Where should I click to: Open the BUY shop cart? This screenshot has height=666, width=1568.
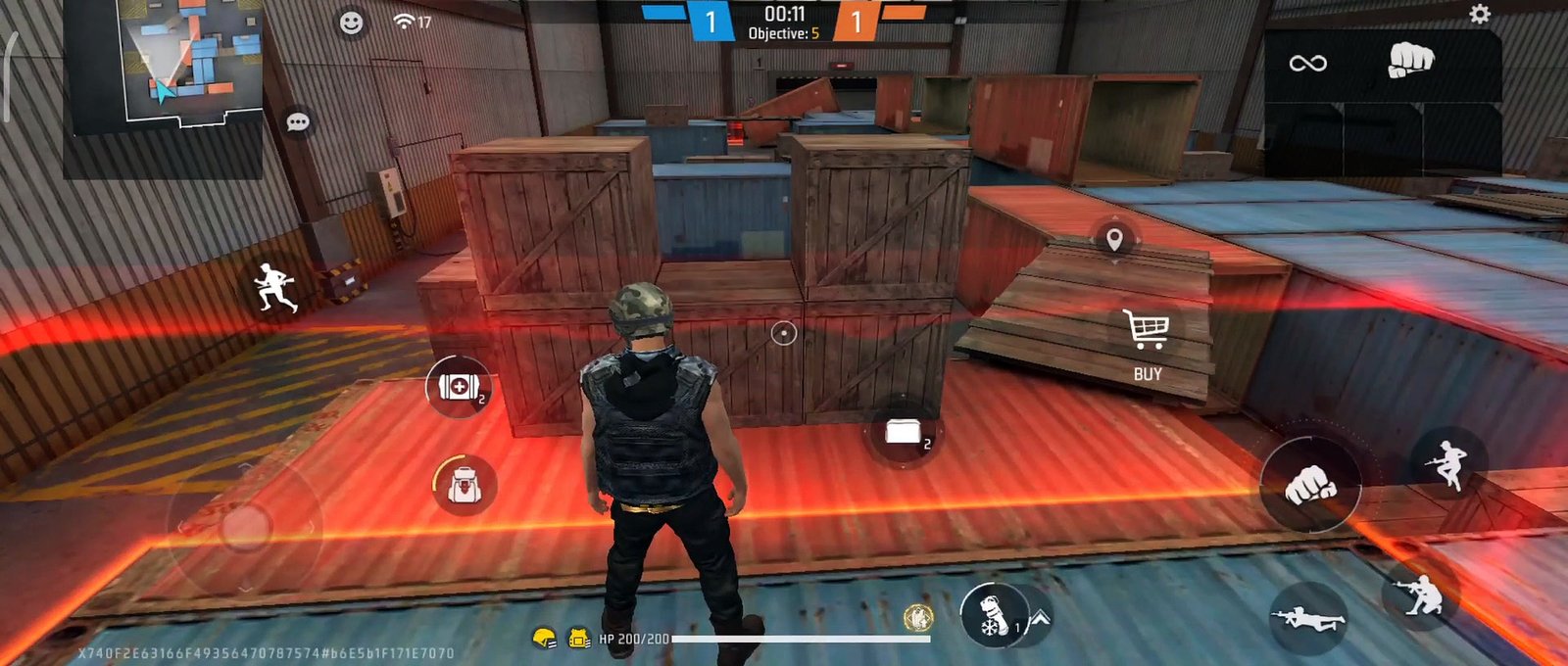pyautogui.click(x=1147, y=343)
